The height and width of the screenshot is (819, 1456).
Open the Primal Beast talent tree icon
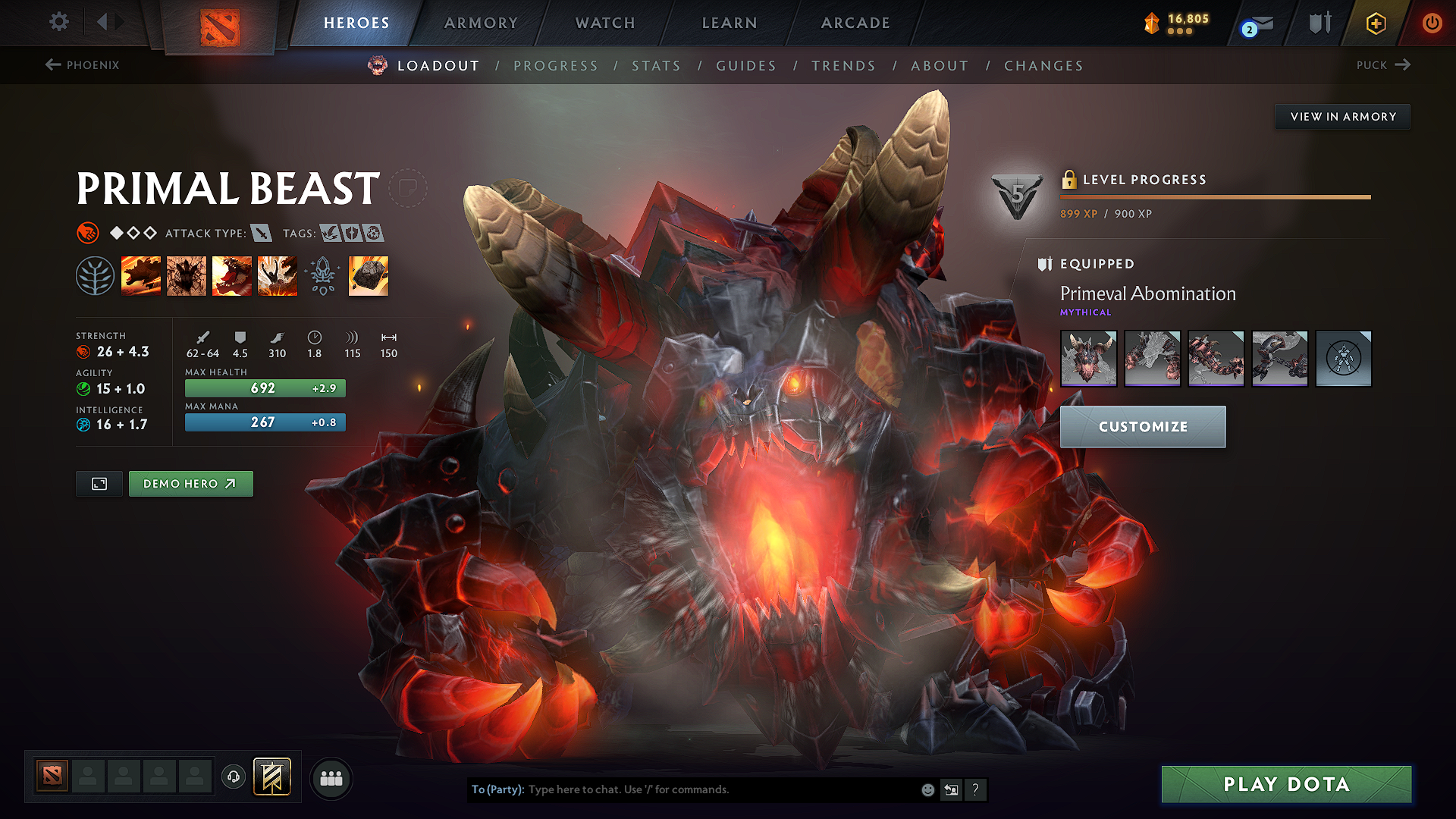click(95, 275)
